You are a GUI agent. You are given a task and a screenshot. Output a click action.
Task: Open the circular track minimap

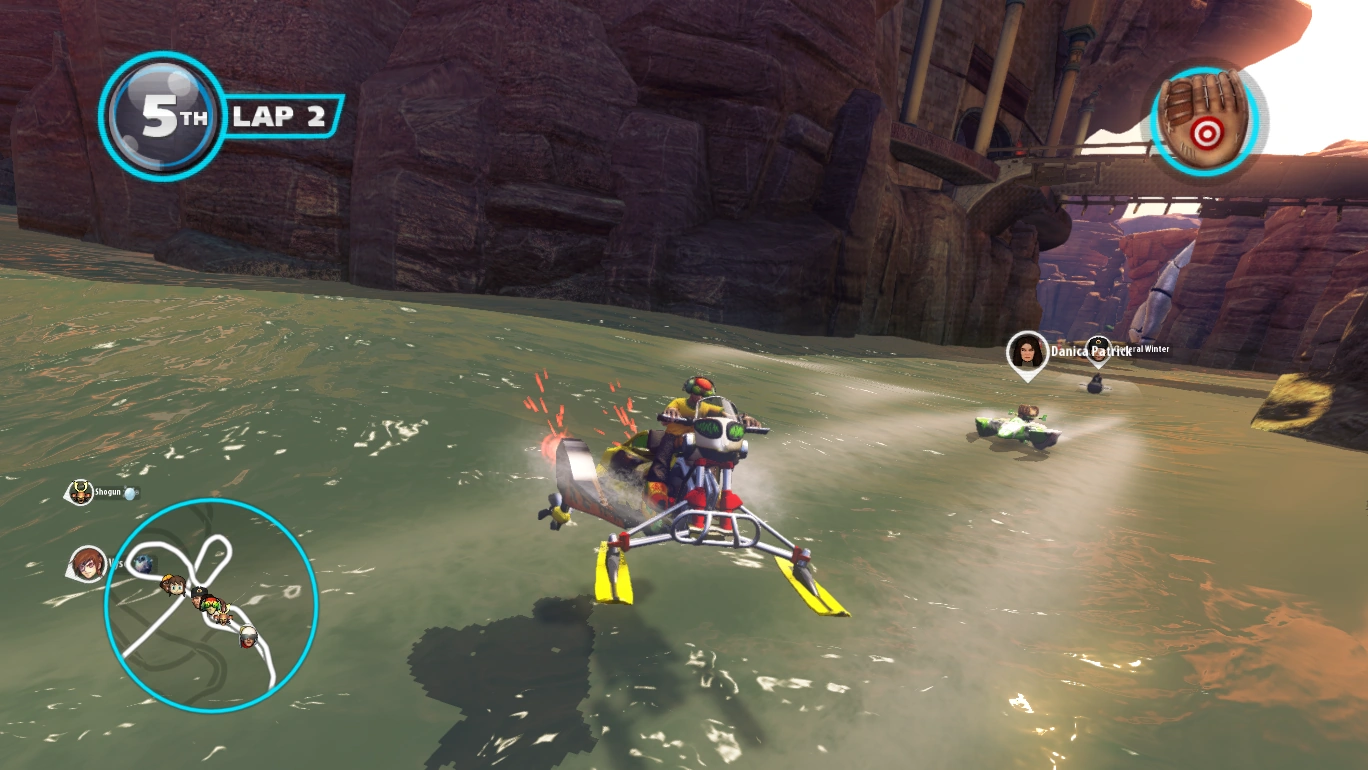tap(211, 605)
